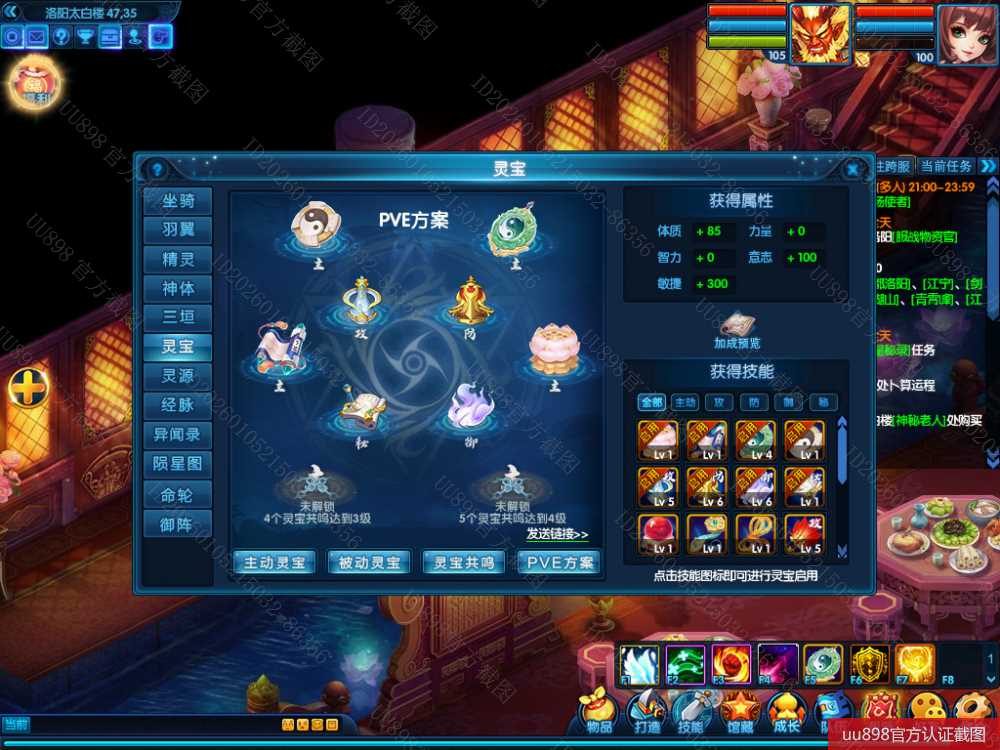The image size is (1000, 750).
Task: Filter acquired skills by 全部
Action: tap(652, 402)
